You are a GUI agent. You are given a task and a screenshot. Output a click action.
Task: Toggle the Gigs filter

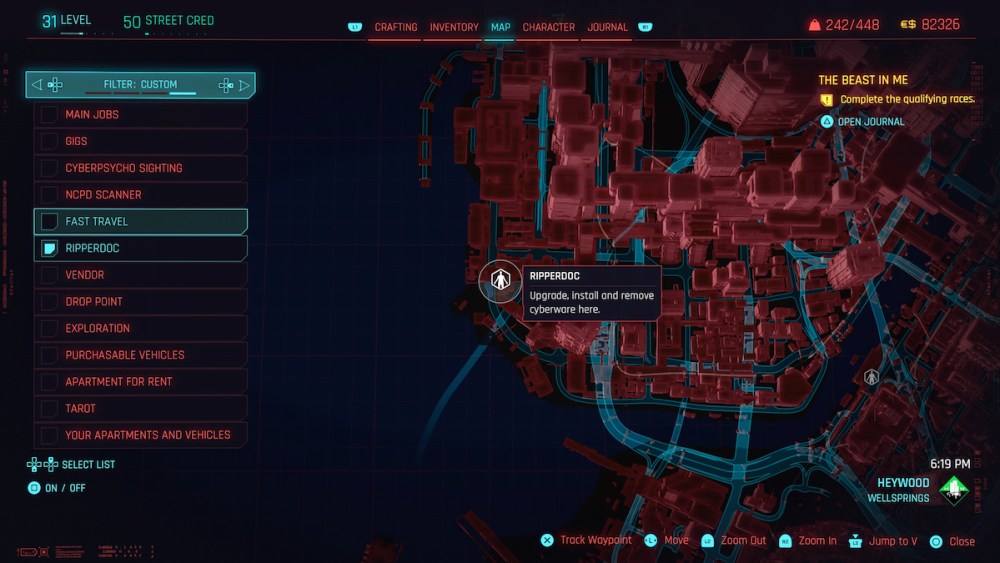pos(49,142)
